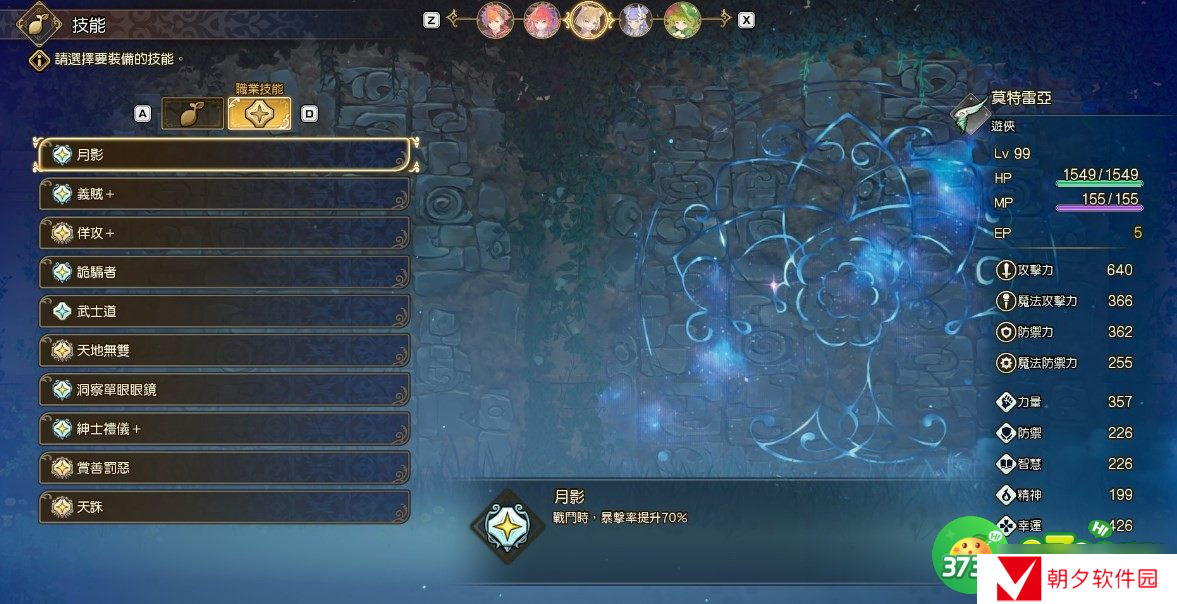Screen dimensions: 1177x604
Task: Equip the 武士道 skill
Action: pyautogui.click(x=224, y=311)
